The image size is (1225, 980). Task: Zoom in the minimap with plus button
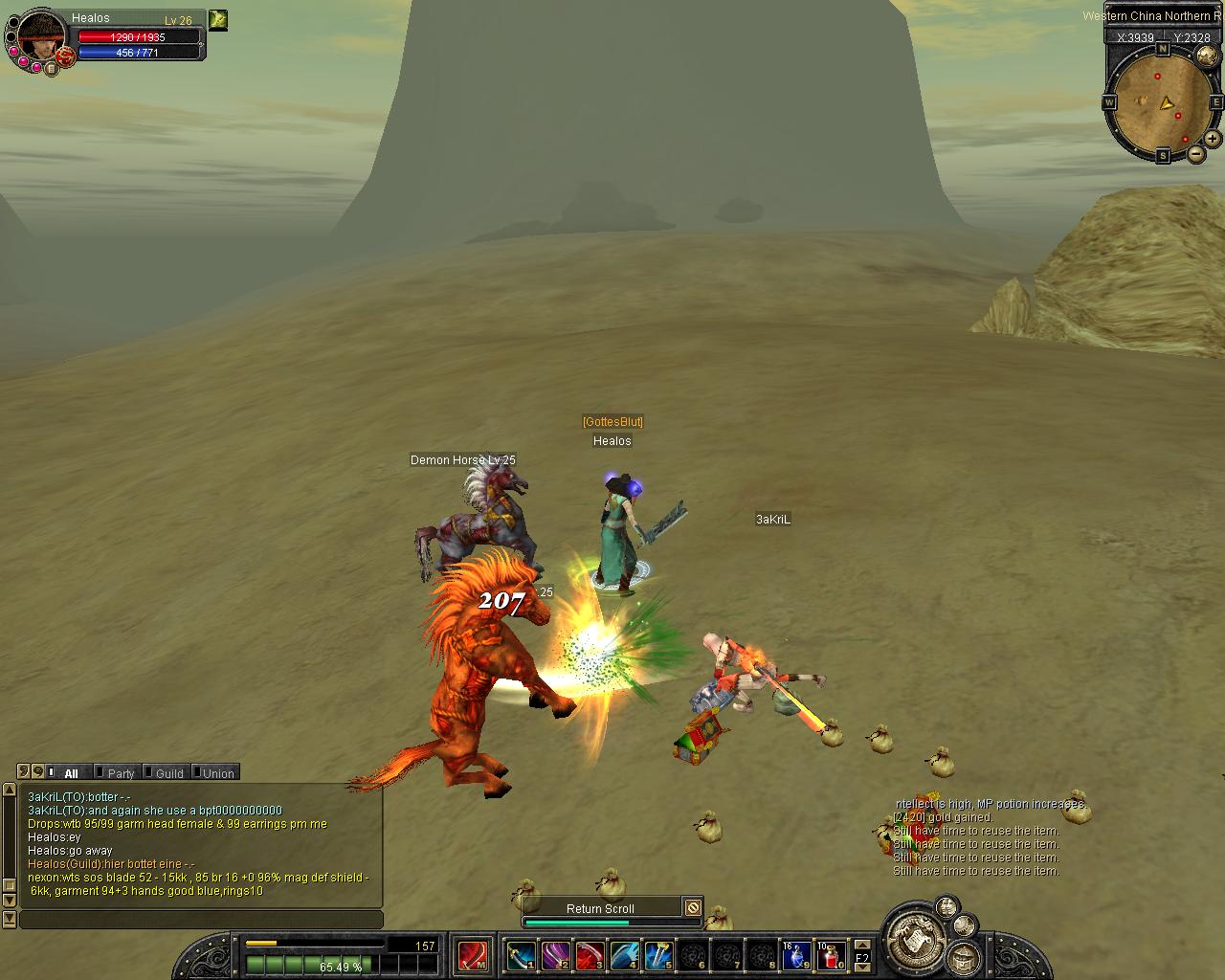pyautogui.click(x=1214, y=139)
